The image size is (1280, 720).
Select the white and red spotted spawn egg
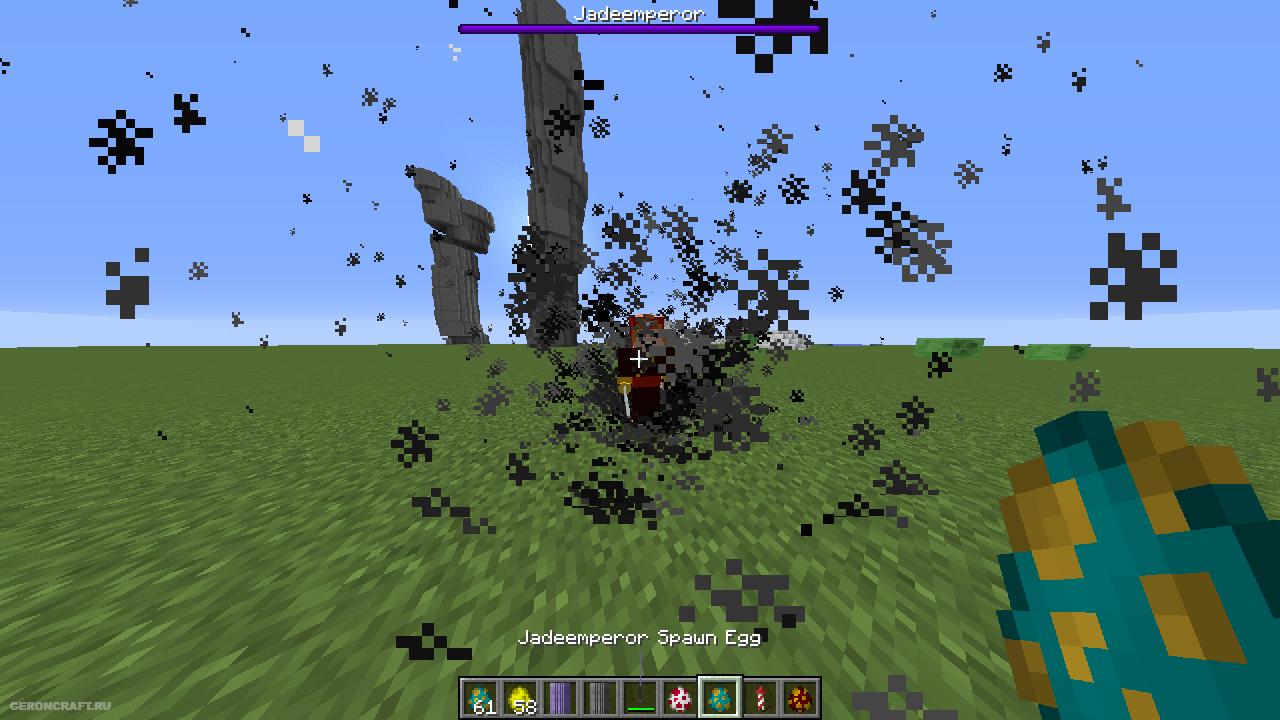(x=680, y=697)
